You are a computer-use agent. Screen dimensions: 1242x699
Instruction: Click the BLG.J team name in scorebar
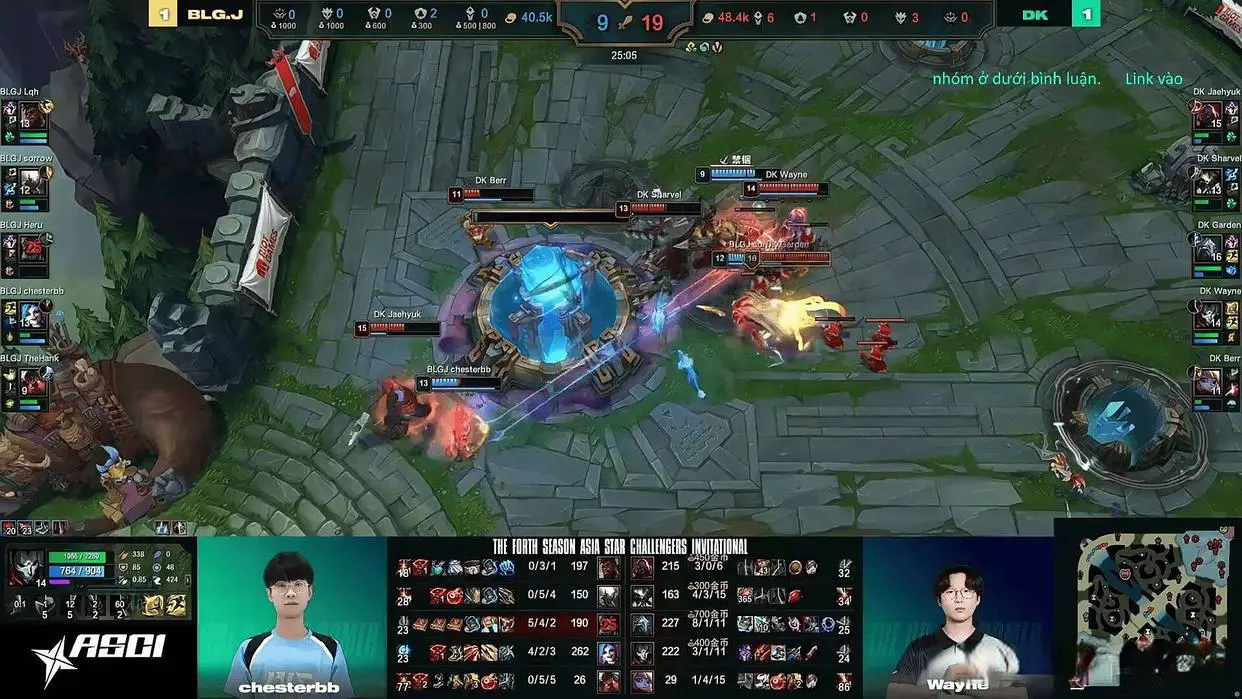215,15
